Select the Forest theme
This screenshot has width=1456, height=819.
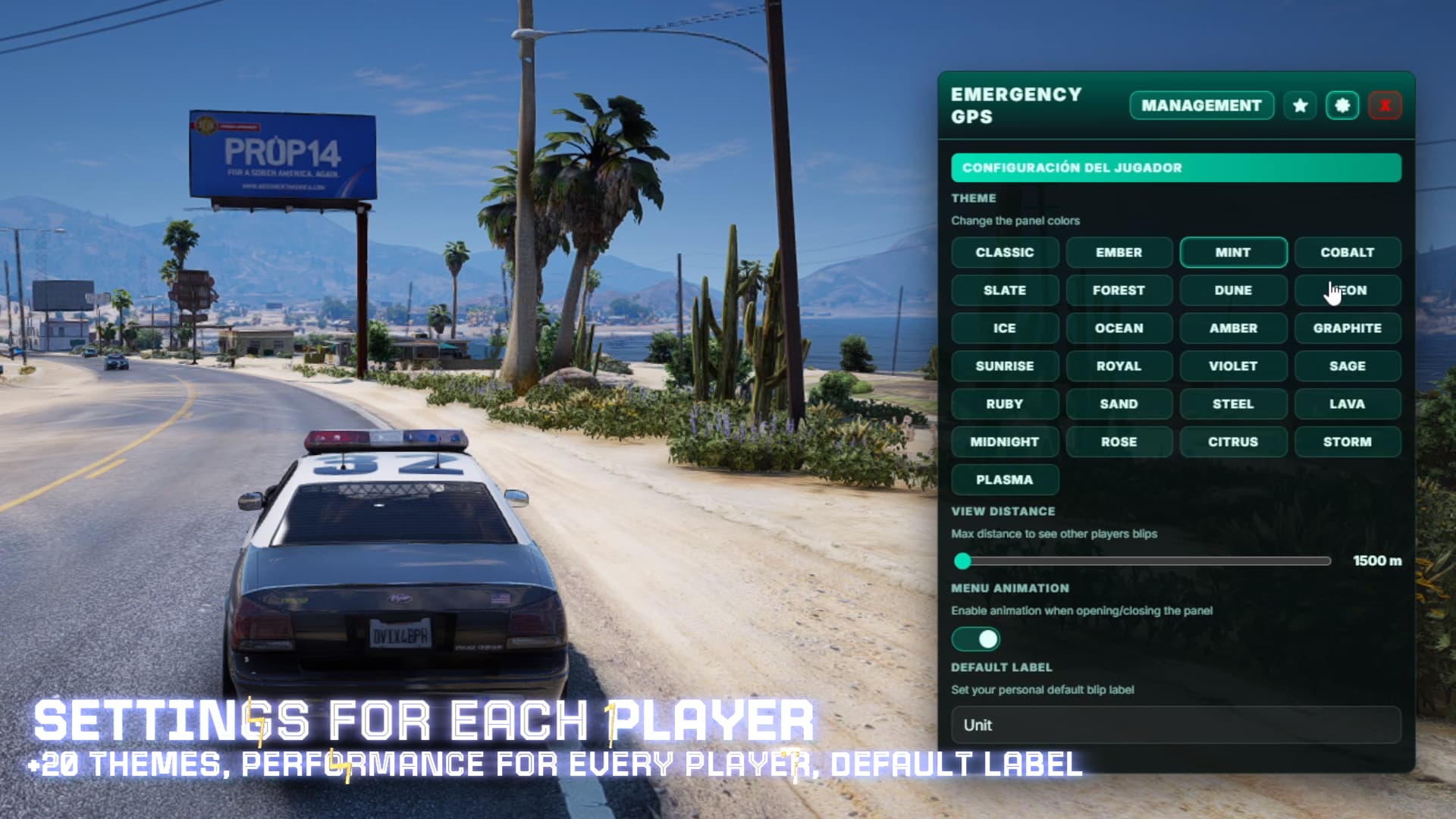(x=1119, y=290)
